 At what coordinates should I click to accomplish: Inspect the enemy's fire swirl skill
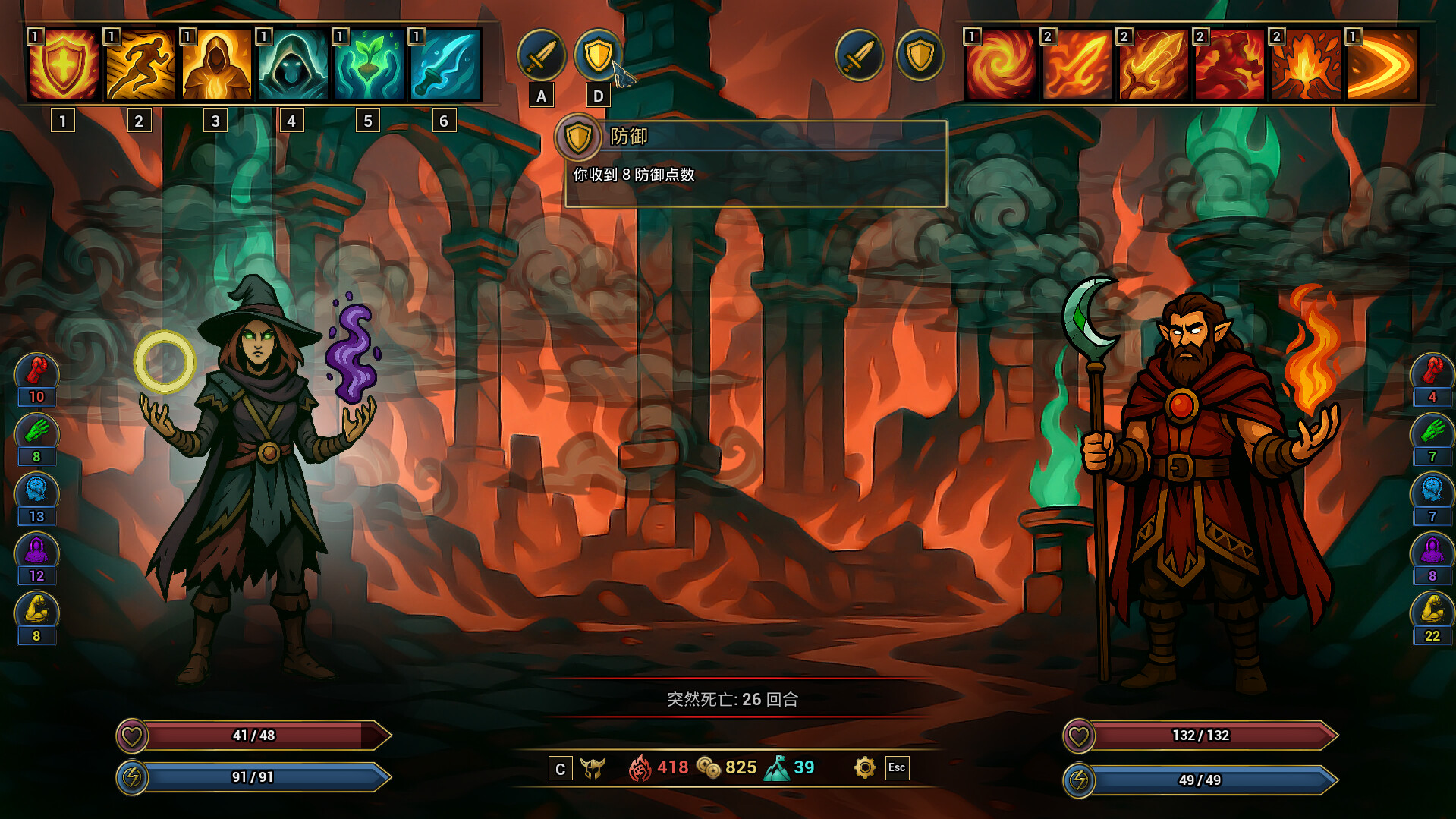coord(1001,65)
